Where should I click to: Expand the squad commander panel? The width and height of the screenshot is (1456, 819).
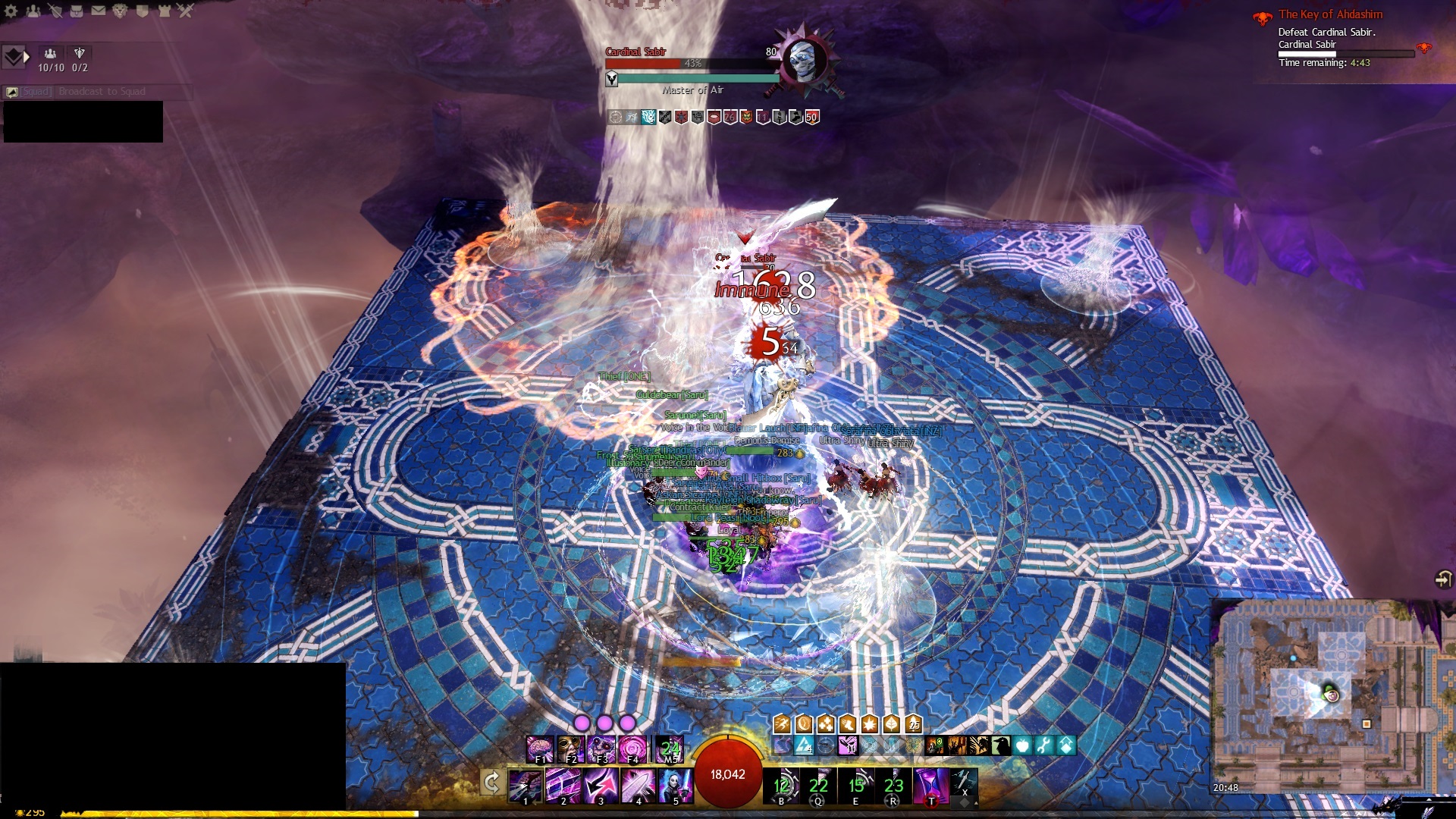point(15,57)
